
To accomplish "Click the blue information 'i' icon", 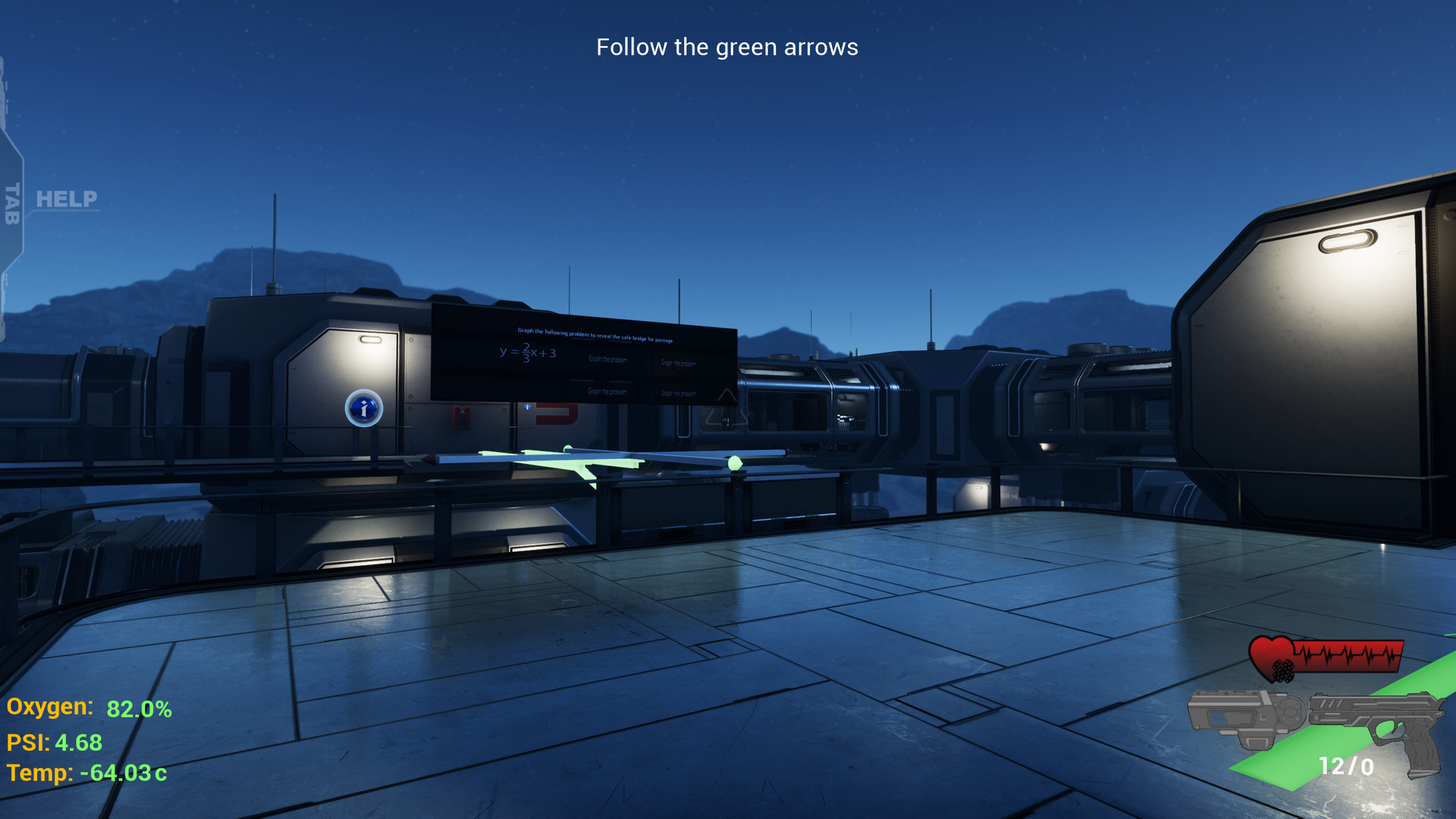I will coord(364,408).
